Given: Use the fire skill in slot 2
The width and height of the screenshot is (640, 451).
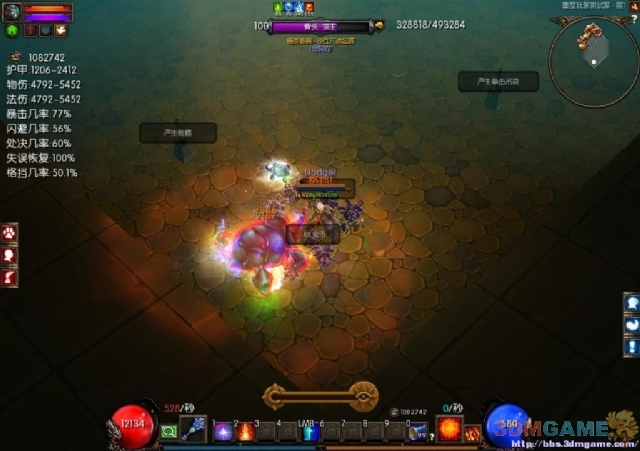Looking at the screenshot, I should pyautogui.click(x=245, y=433).
